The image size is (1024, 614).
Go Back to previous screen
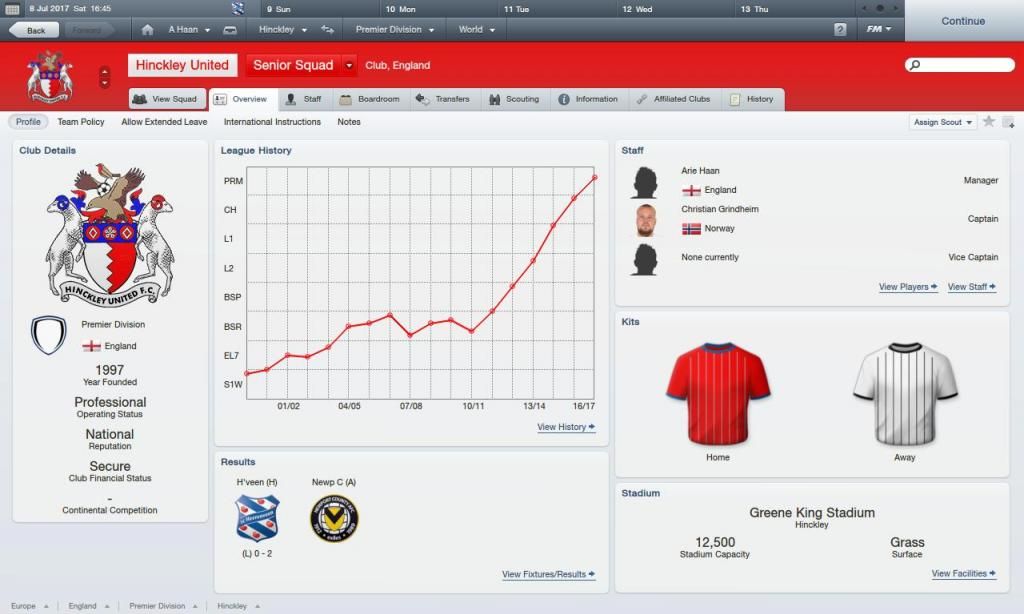coord(36,30)
